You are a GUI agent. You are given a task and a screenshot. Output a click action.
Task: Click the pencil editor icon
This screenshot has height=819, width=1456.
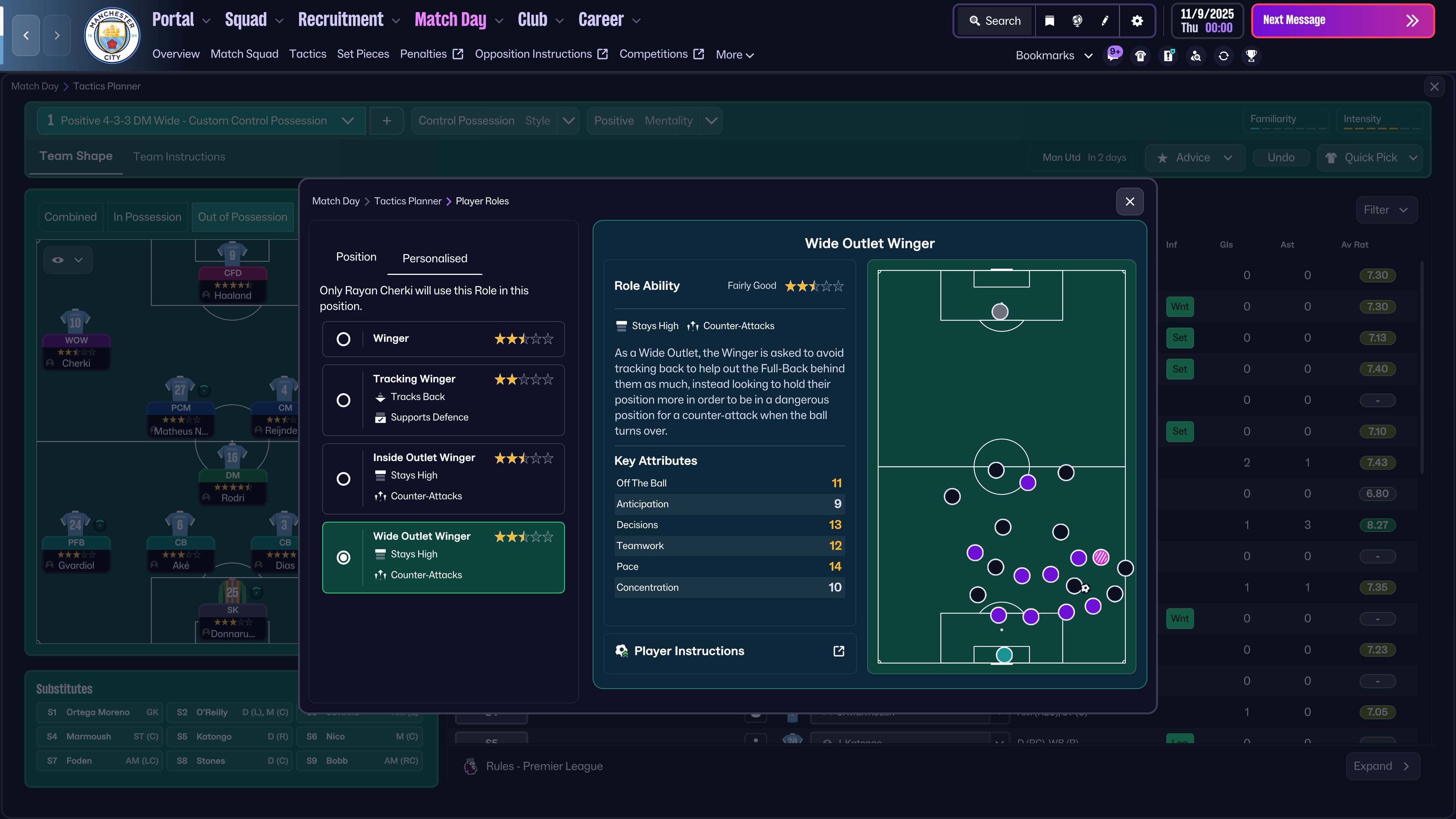[x=1105, y=20]
